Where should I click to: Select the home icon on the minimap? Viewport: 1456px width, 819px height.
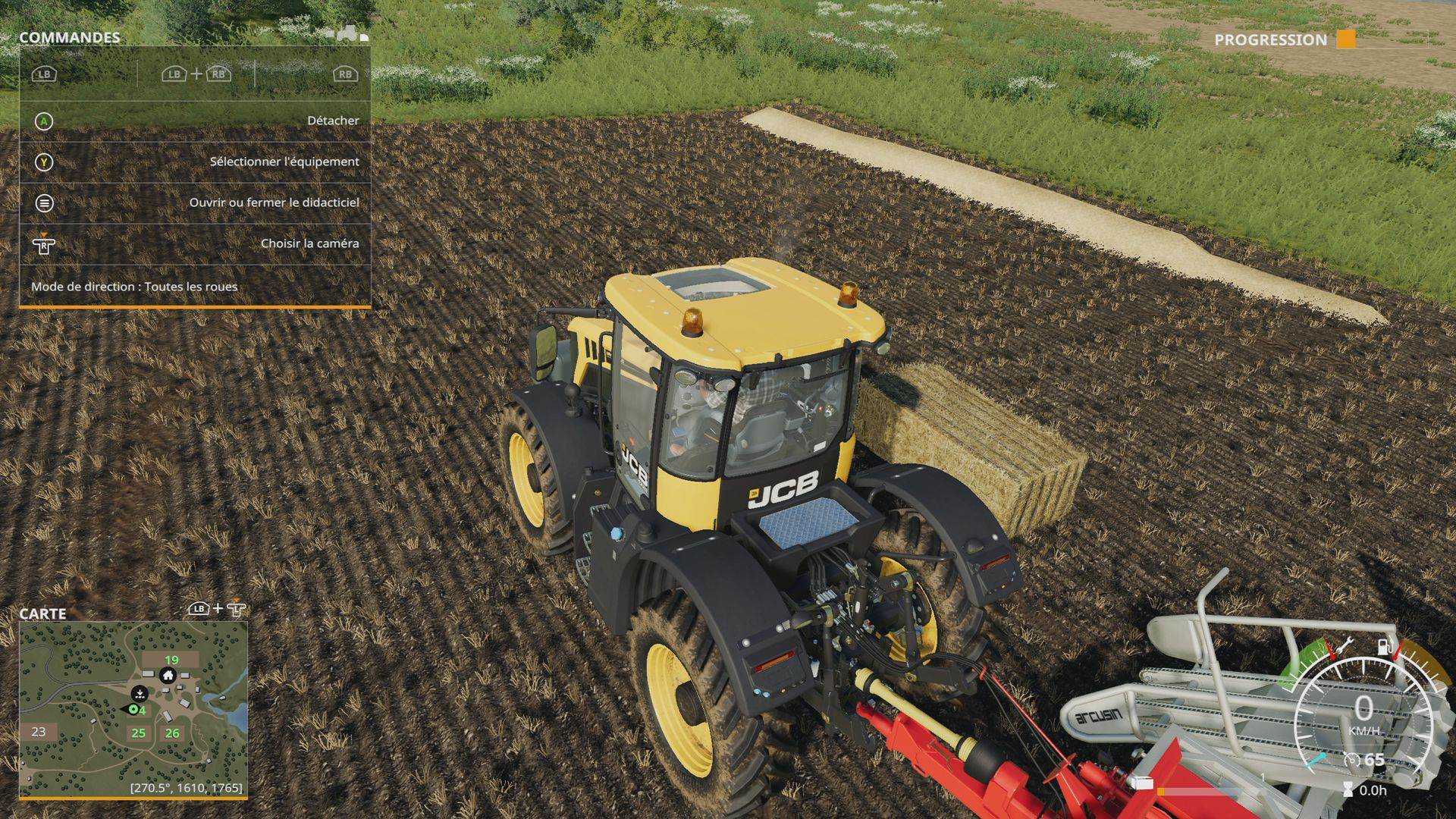point(168,676)
